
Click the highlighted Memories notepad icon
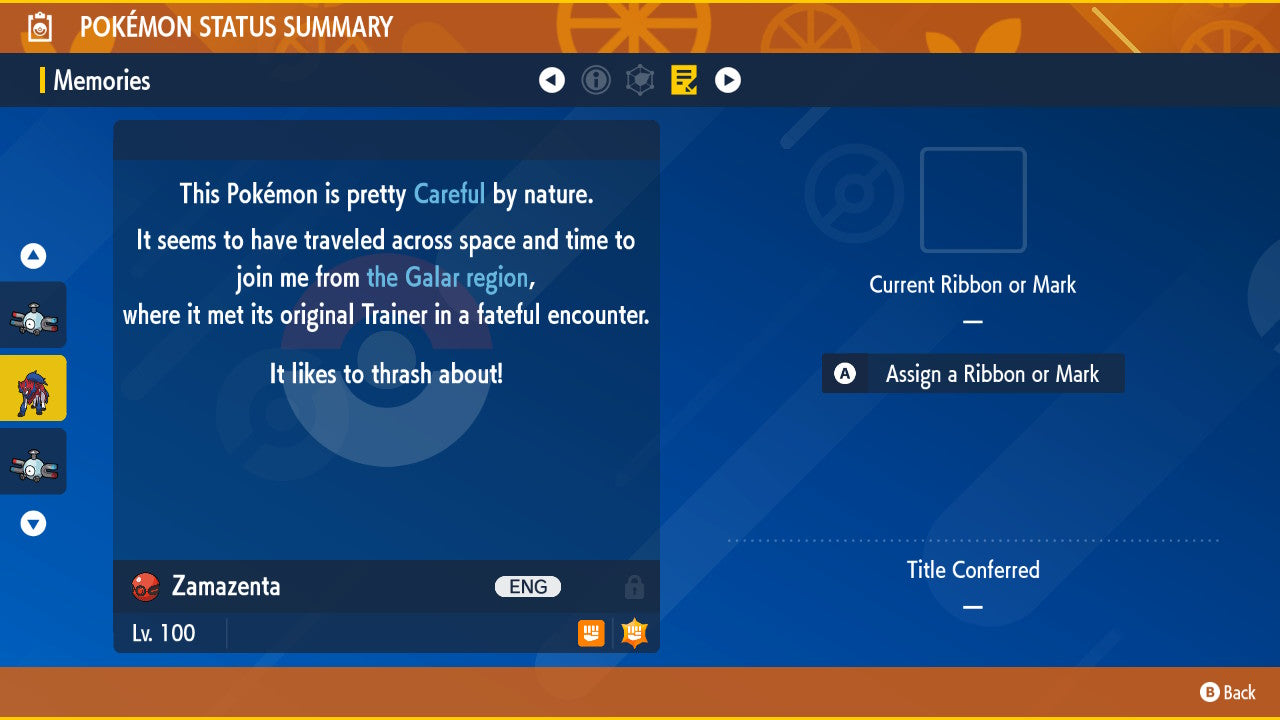point(684,80)
